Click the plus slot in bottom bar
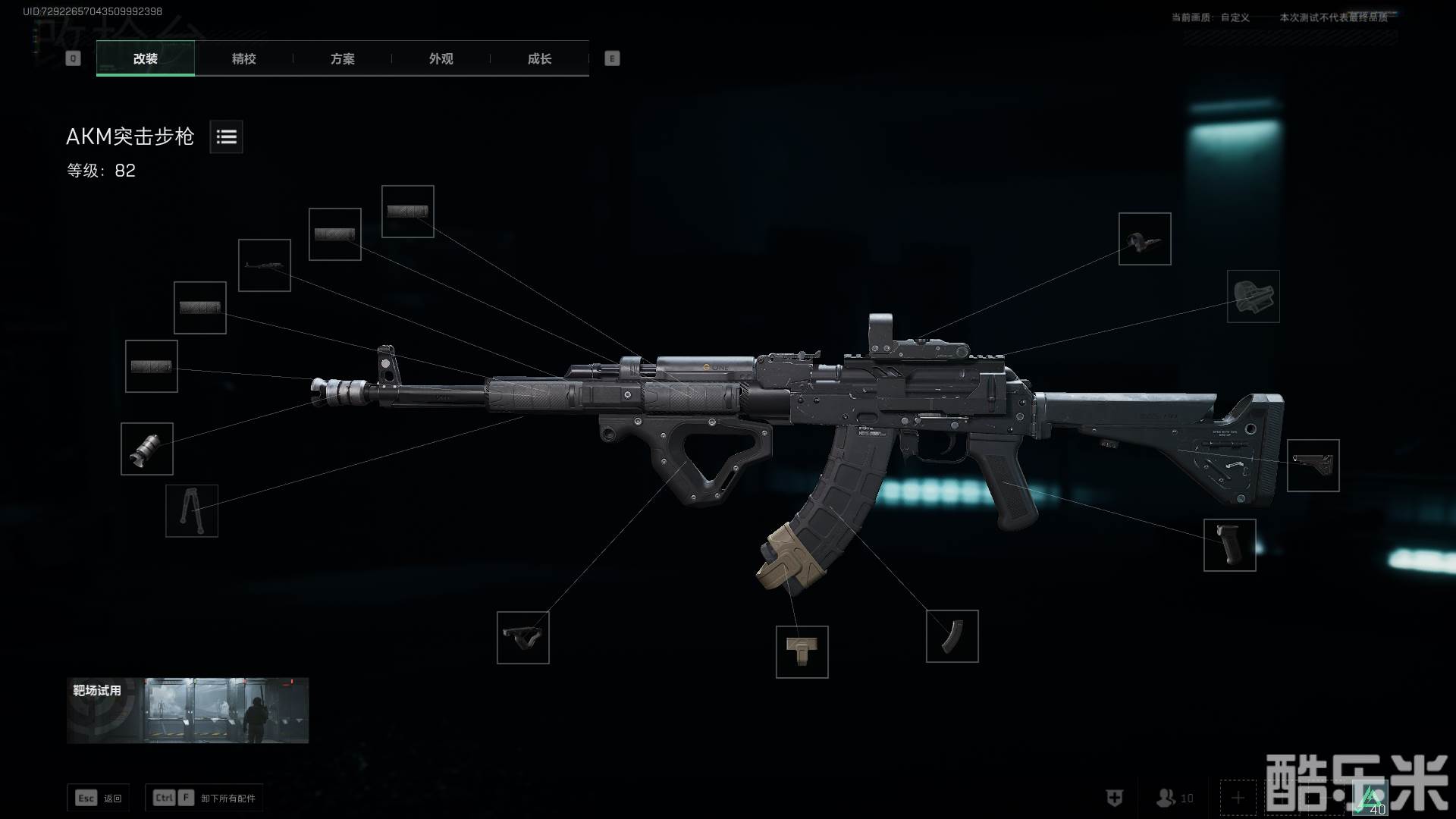1456x819 pixels. [x=1238, y=798]
